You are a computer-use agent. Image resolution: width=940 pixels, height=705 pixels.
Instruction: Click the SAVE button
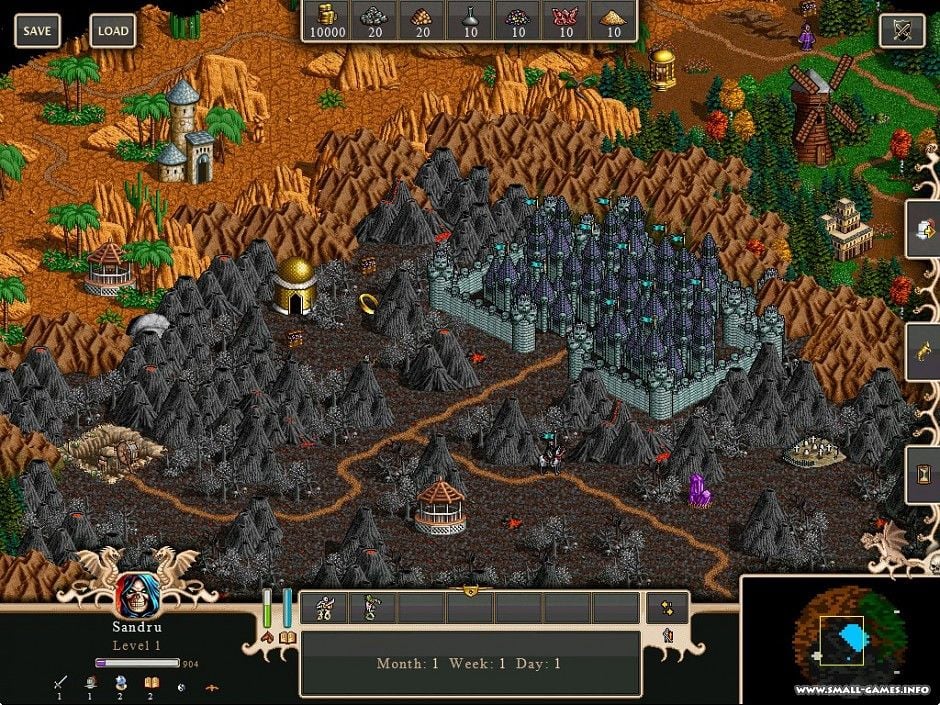[36, 30]
